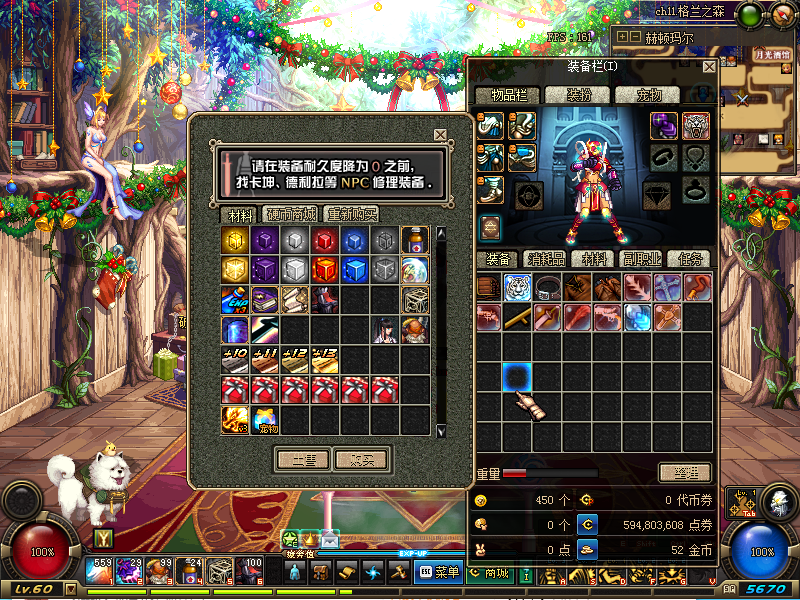Open the 菜单 menu button

click(439, 572)
